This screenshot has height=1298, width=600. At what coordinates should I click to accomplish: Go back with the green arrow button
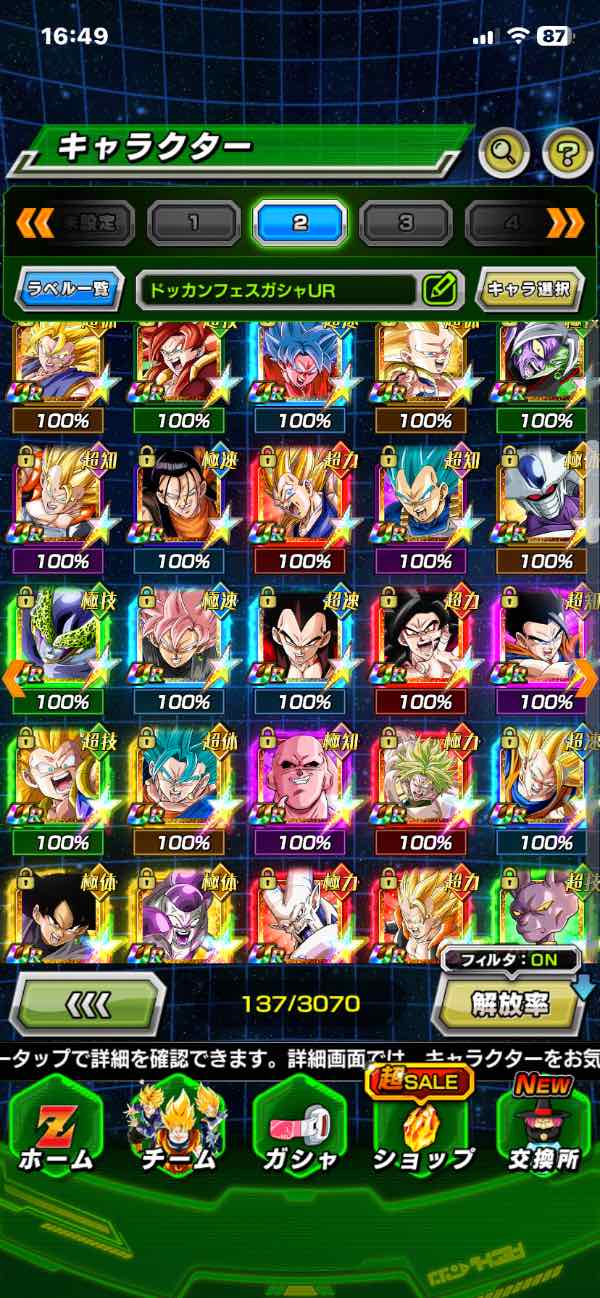point(87,1002)
